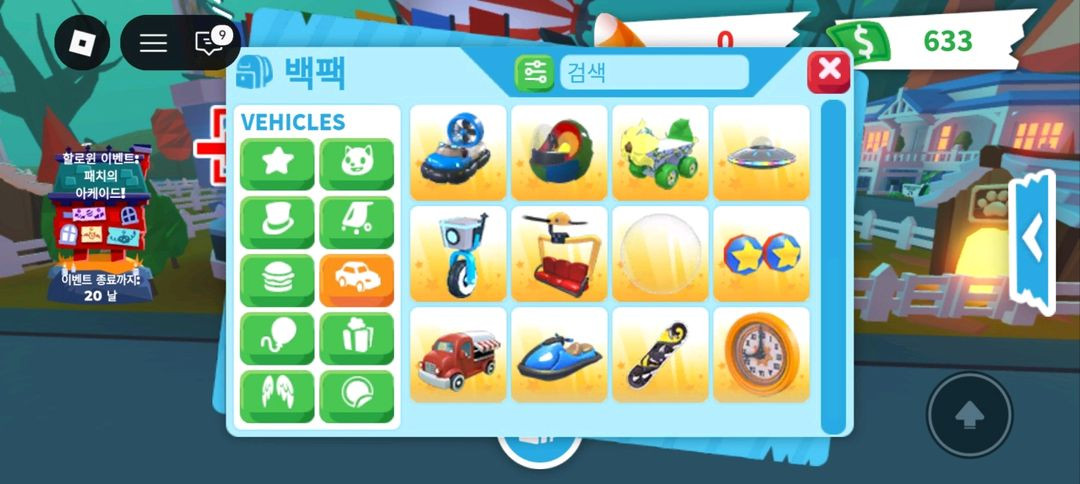
Task: Open the top hat accessories category
Action: click(x=277, y=222)
